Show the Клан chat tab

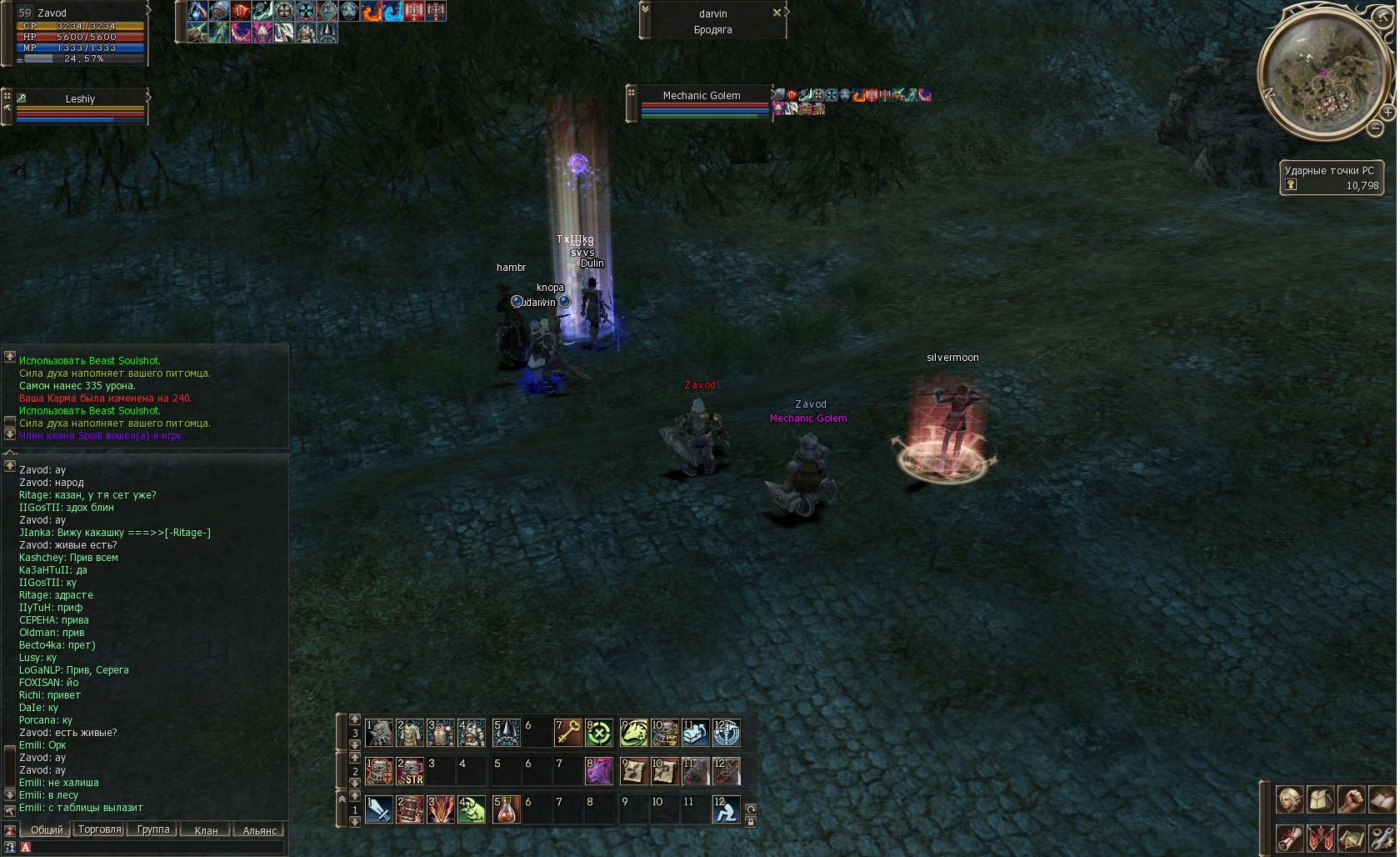tap(206, 830)
